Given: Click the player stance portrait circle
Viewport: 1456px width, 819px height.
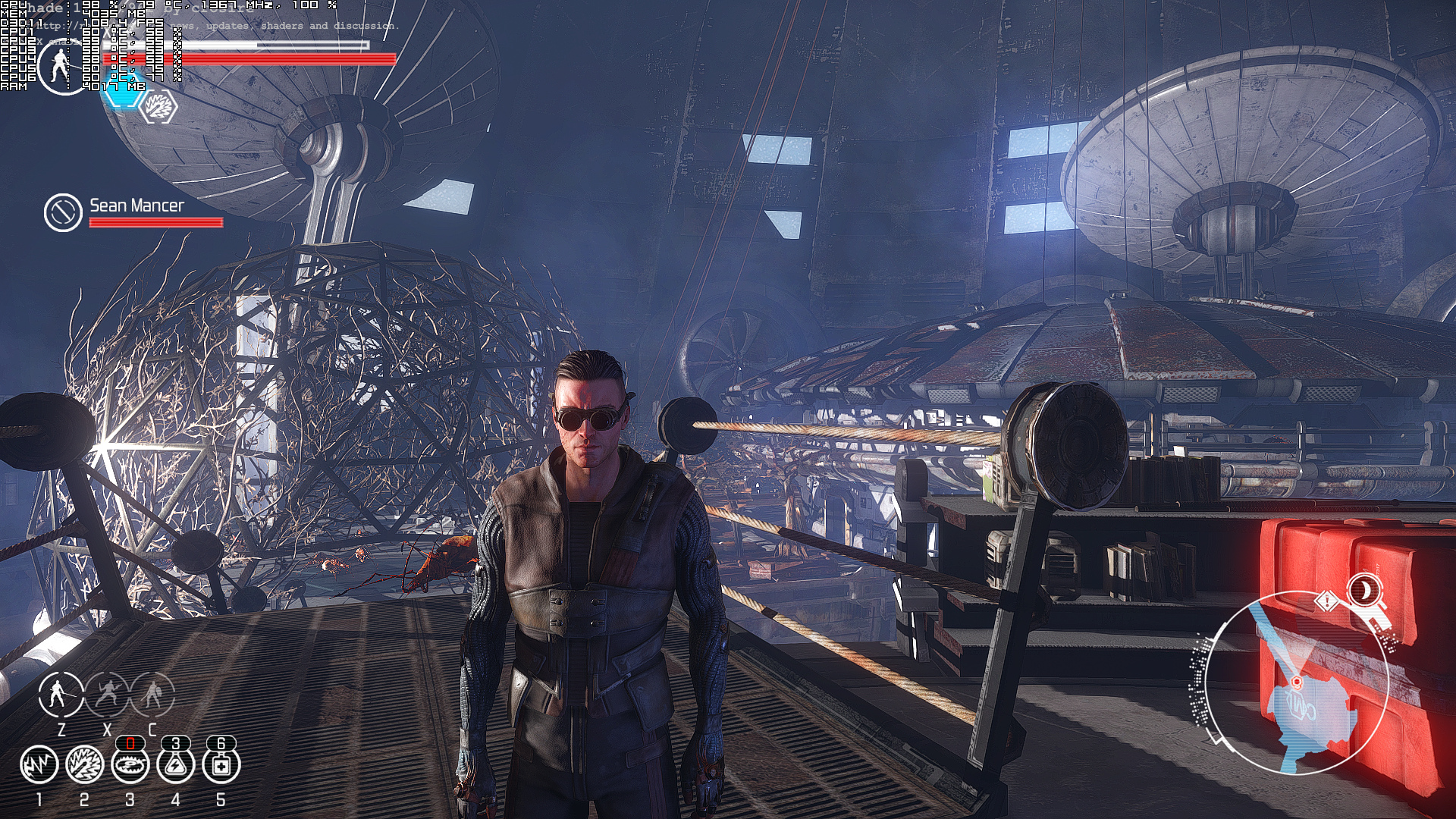Looking at the screenshot, I should point(61,67).
